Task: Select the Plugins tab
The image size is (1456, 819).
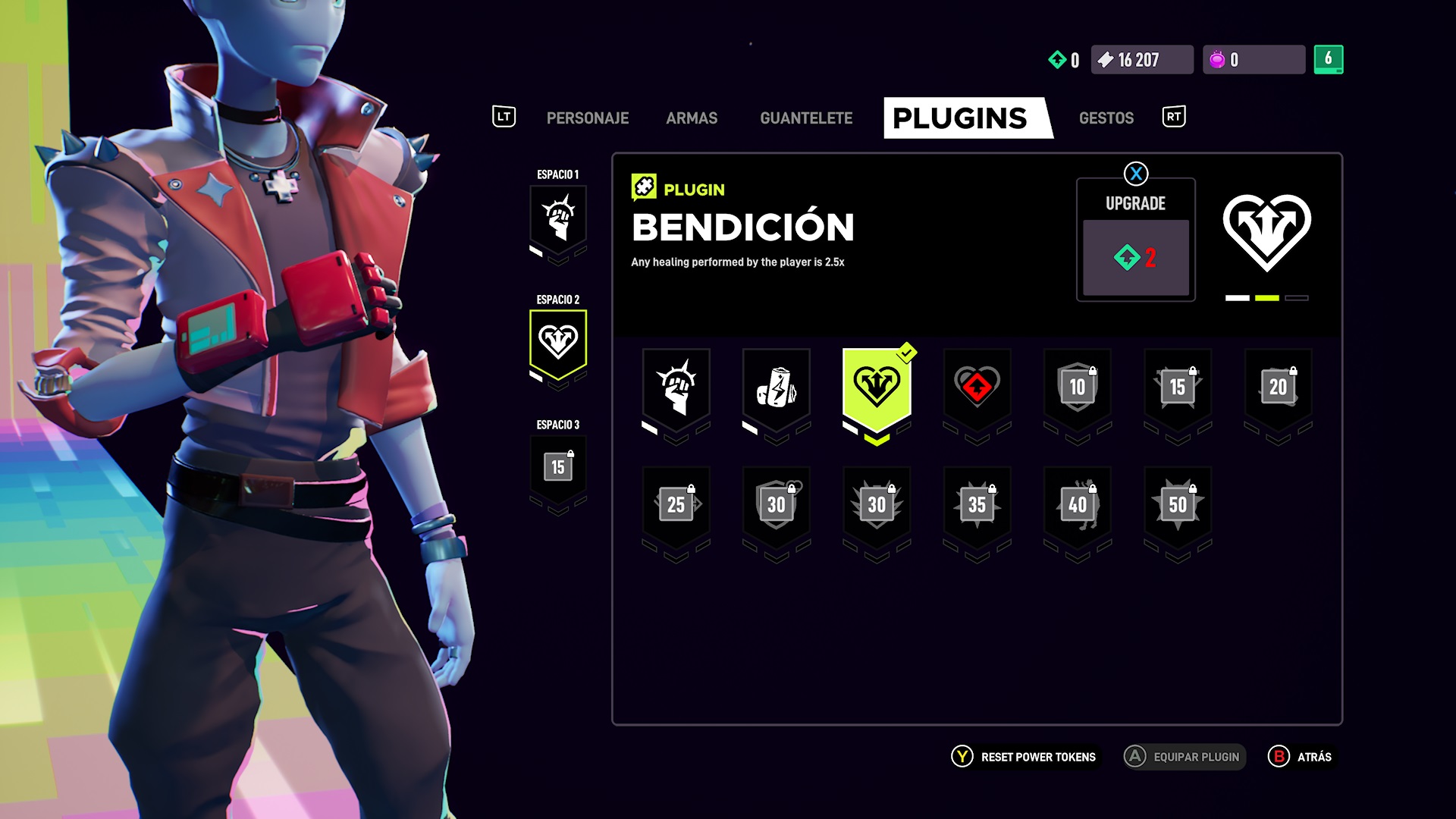Action: 960,118
